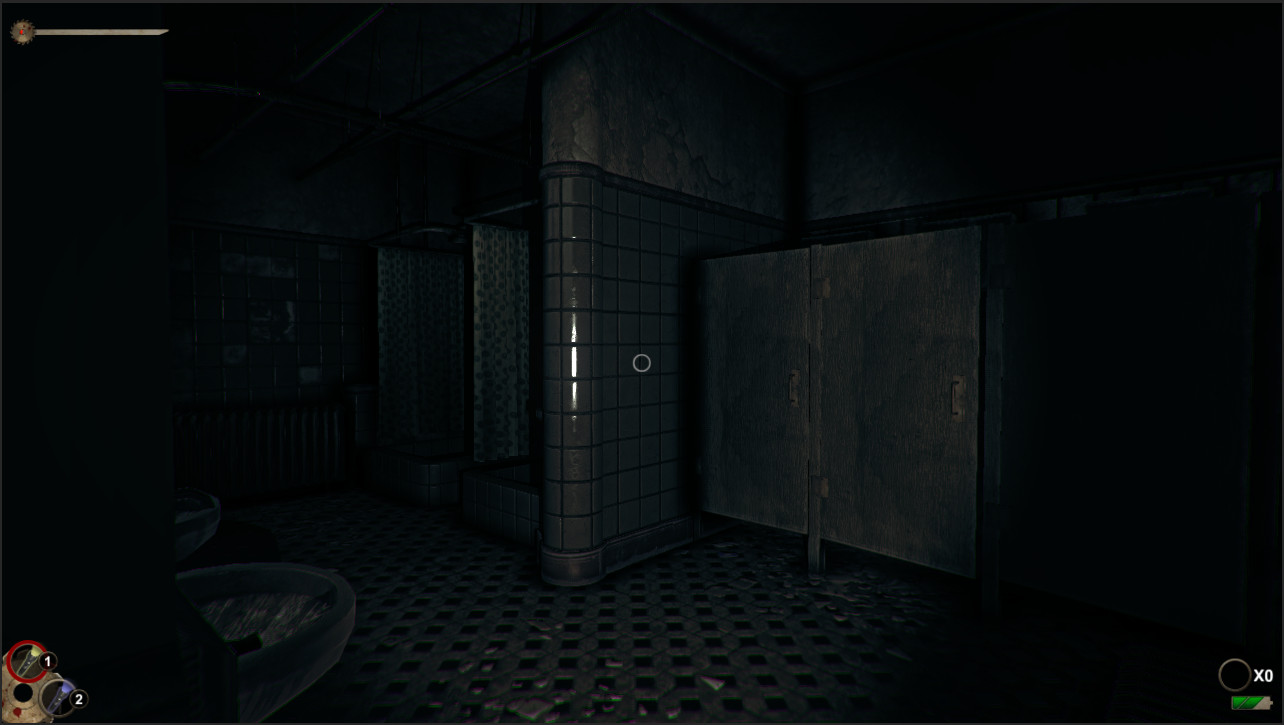Toggle the number 1 badge on the flashlight slot
The height and width of the screenshot is (725, 1284).
tap(47, 660)
